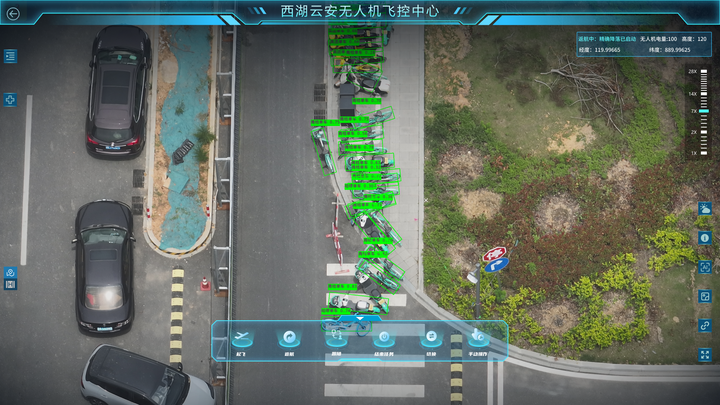Open the weather cloud icon
Viewport: 720px width, 405px height.
(x=705, y=209)
